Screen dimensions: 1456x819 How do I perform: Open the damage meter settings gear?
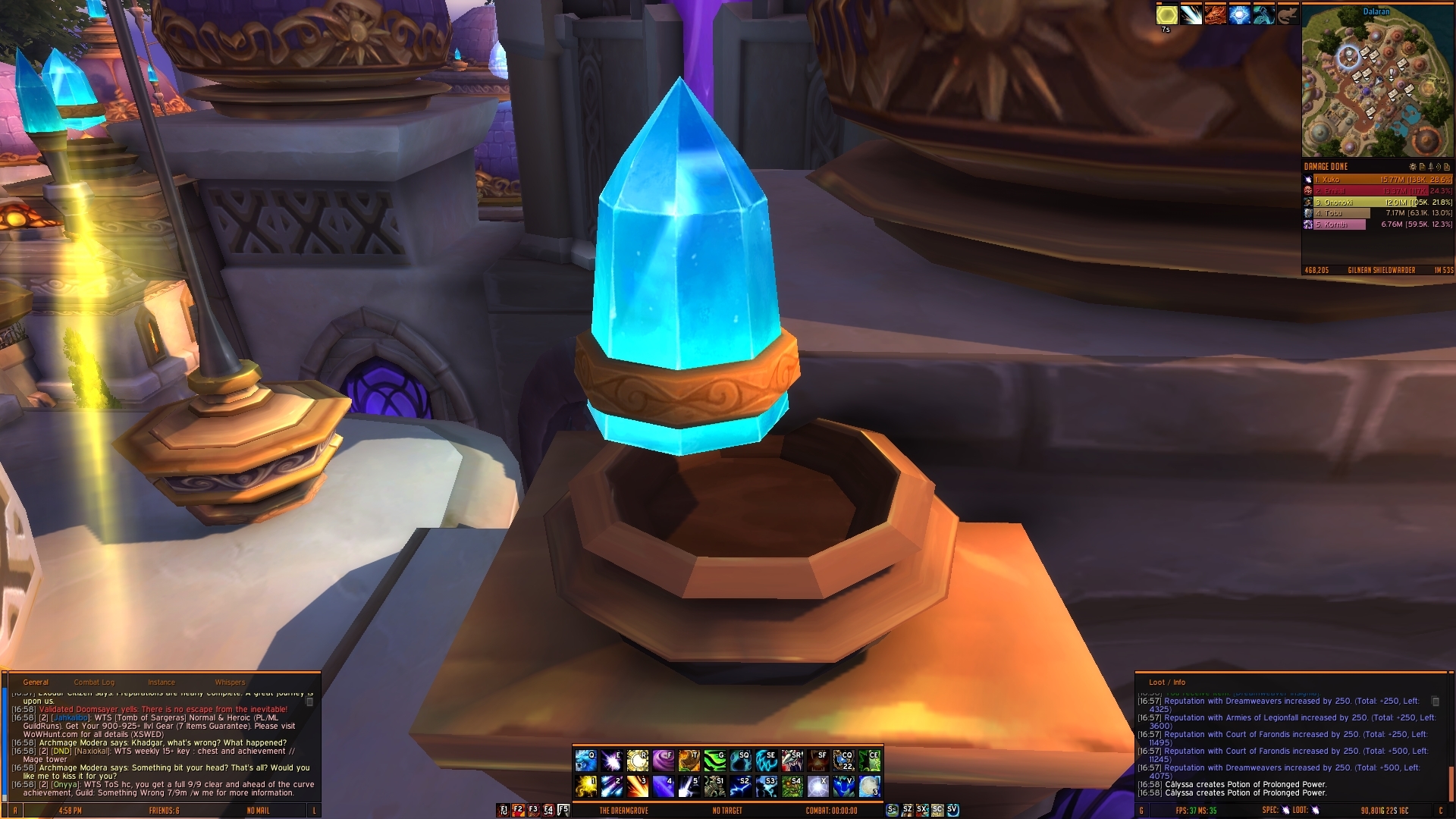[x=1413, y=167]
